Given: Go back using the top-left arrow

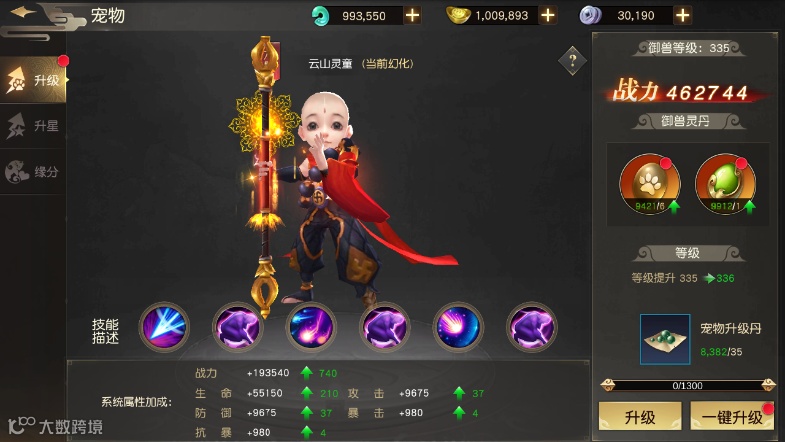Looking at the screenshot, I should (x=24, y=13).
